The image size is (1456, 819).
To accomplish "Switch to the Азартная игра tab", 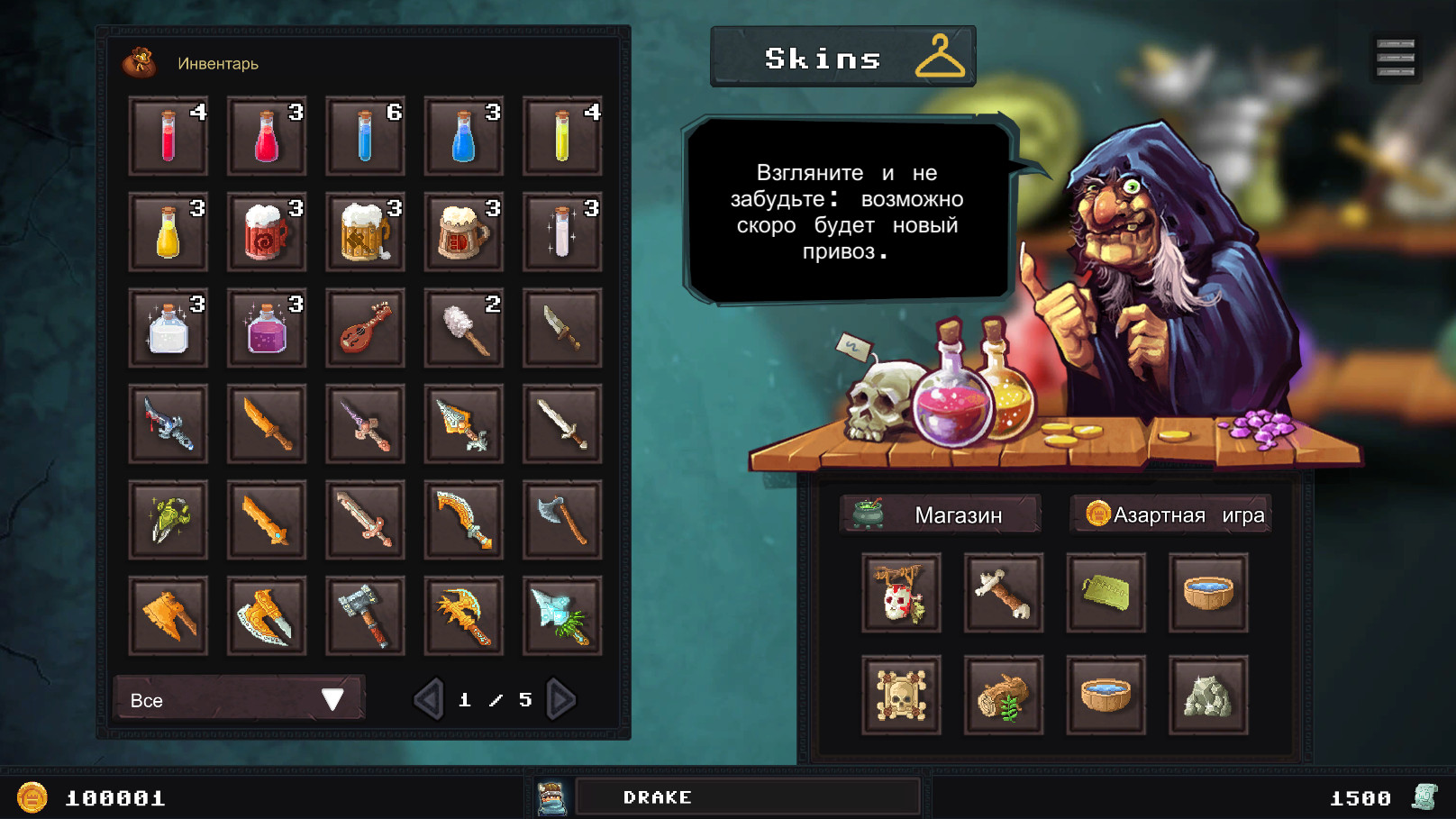I will 1171,514.
